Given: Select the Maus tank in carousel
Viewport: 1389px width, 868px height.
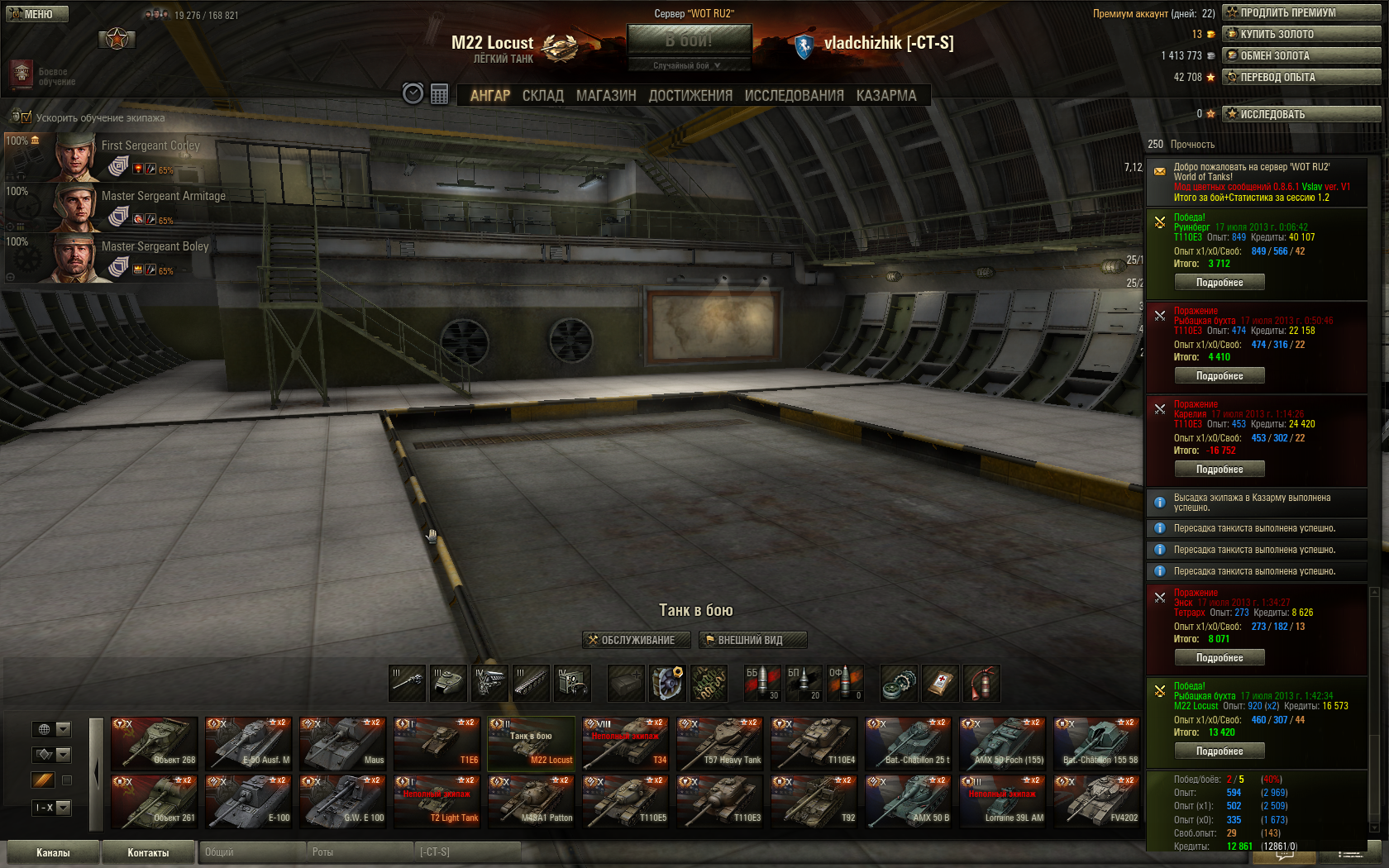Looking at the screenshot, I should pos(343,743).
